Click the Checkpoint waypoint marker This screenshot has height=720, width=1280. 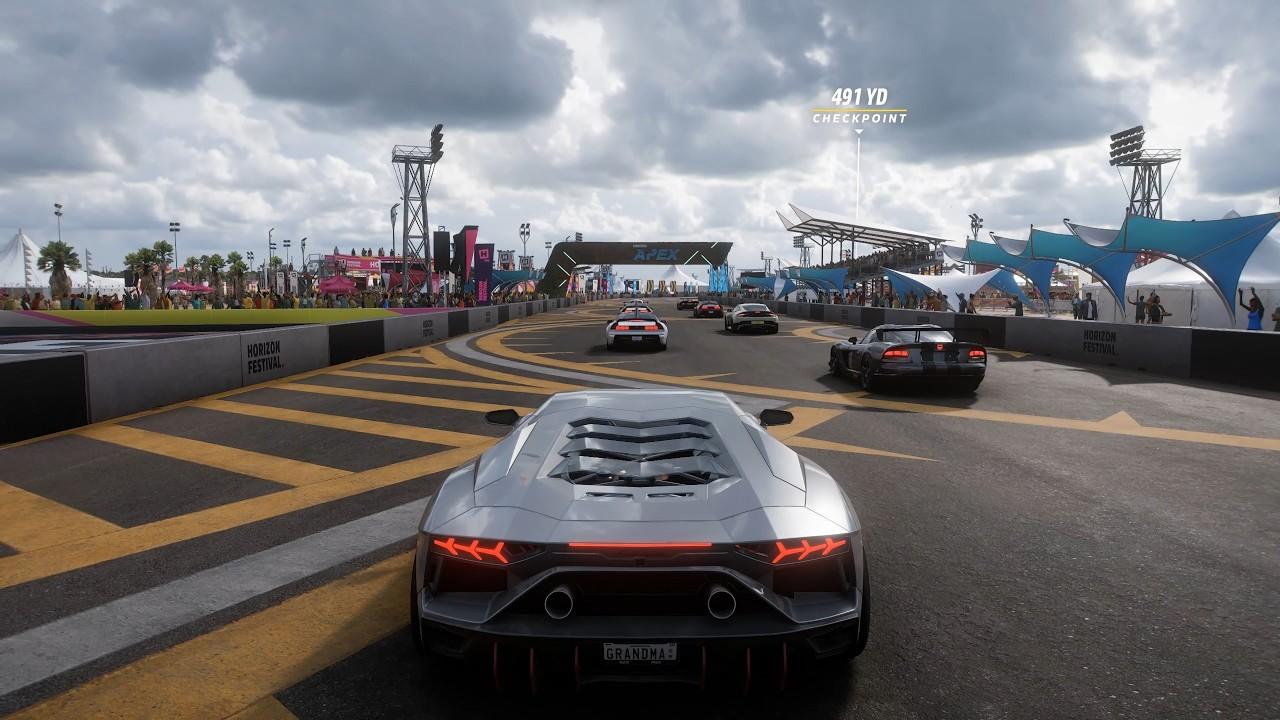point(859,108)
